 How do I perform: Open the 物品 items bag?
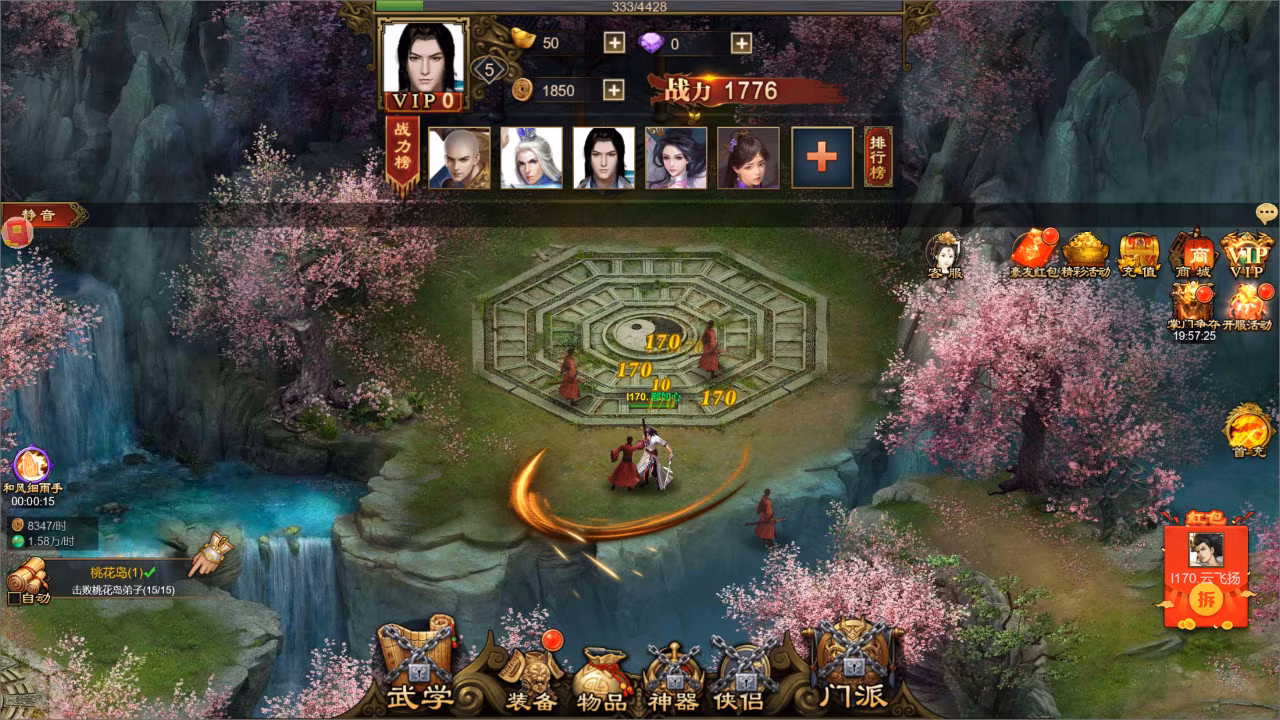tap(602, 680)
